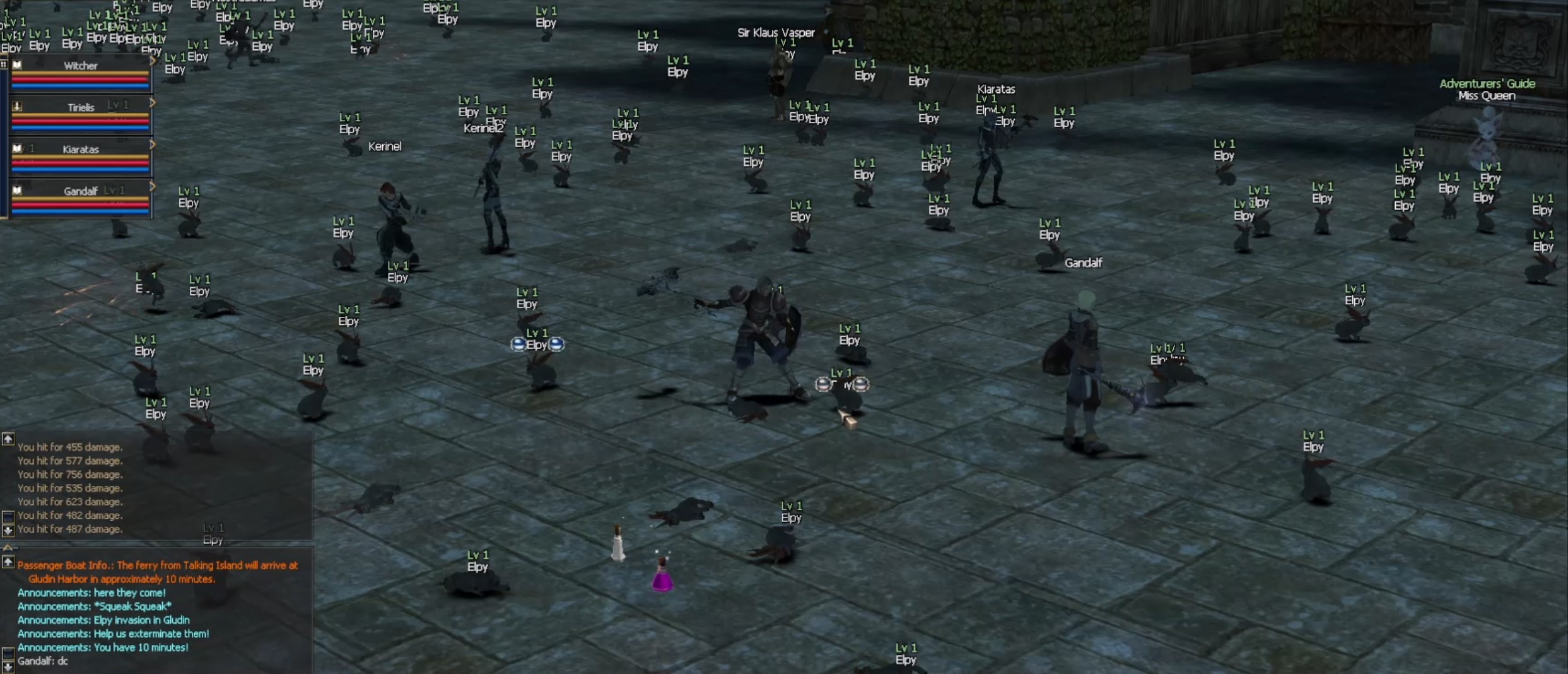This screenshot has width=1568, height=674.
Task: Expand the arrow beside Gandalf's party frame
Action: (x=153, y=187)
